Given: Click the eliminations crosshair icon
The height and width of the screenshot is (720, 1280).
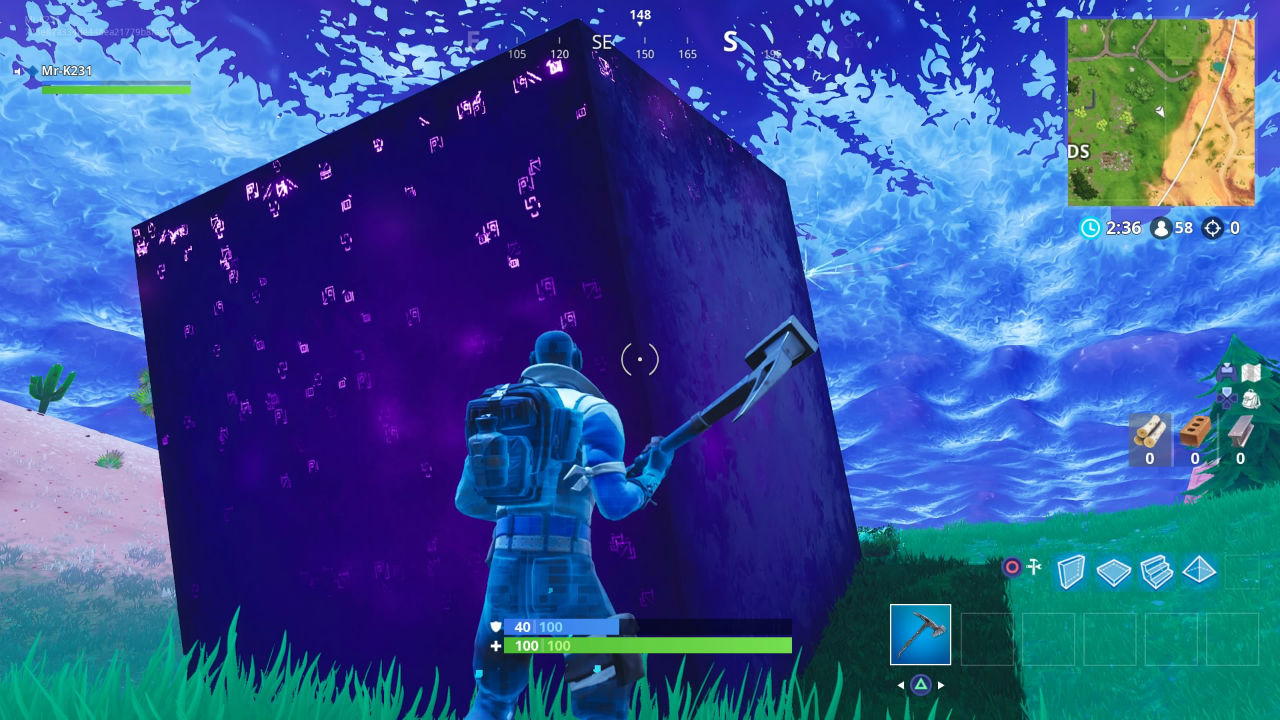Looking at the screenshot, I should point(1213,228).
